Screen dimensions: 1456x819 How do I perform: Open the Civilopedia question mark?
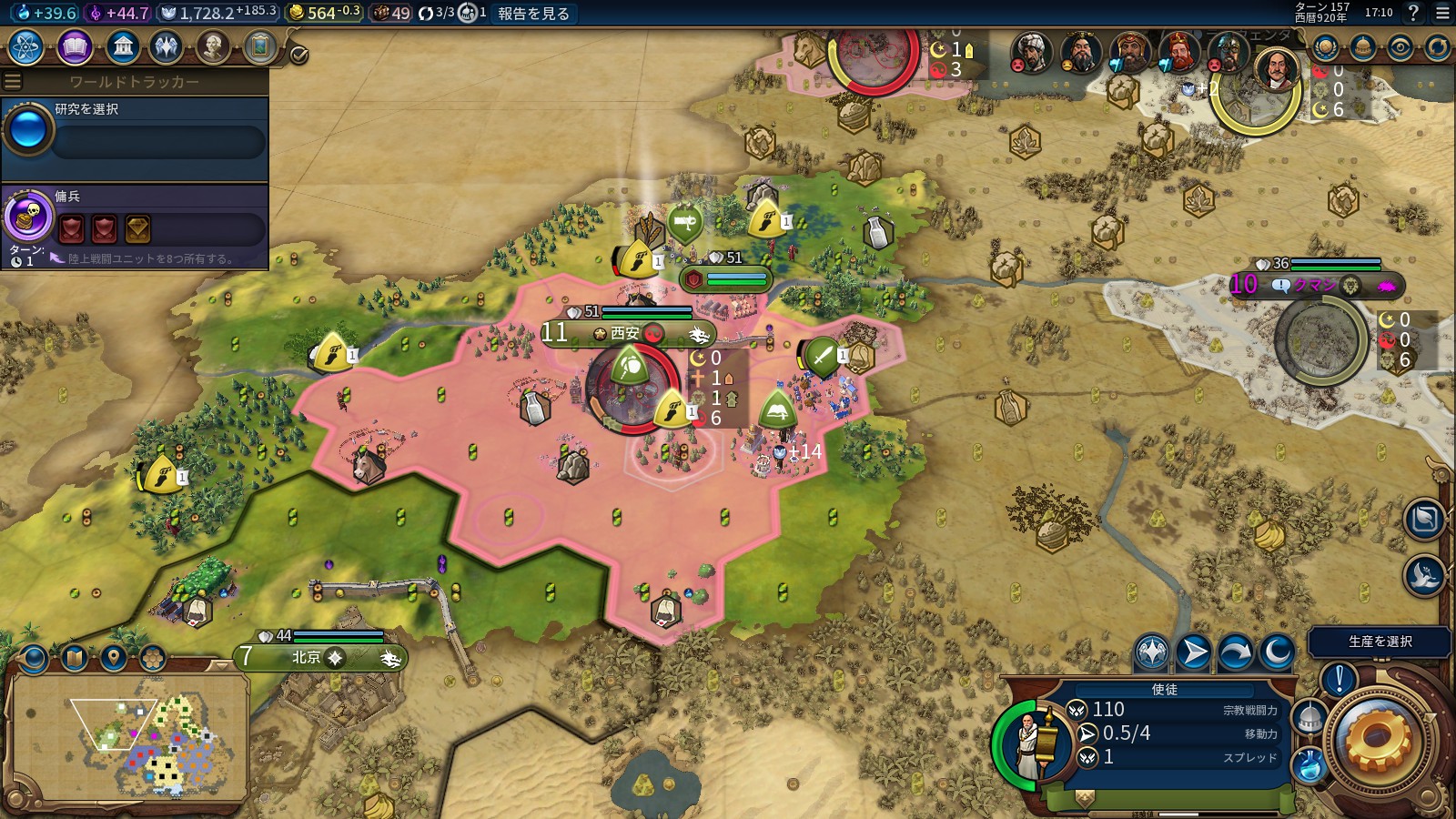click(1413, 13)
